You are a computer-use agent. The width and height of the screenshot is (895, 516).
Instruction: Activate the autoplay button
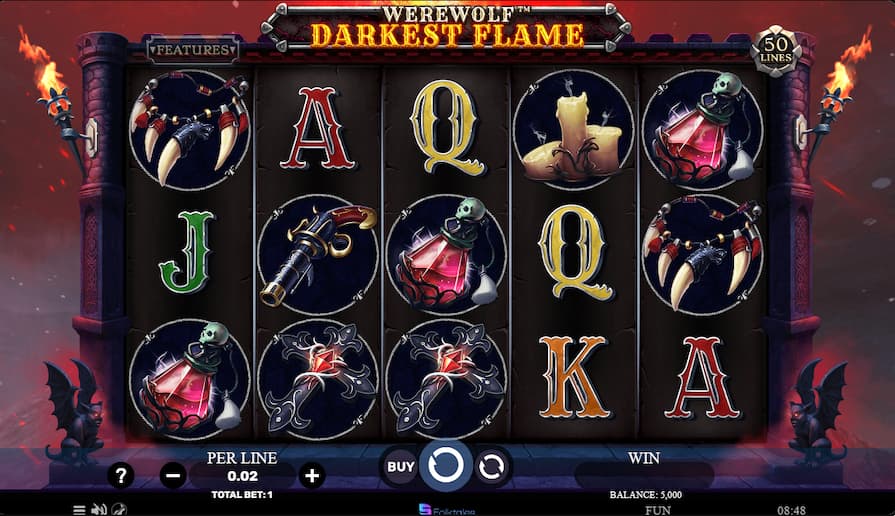pos(493,466)
